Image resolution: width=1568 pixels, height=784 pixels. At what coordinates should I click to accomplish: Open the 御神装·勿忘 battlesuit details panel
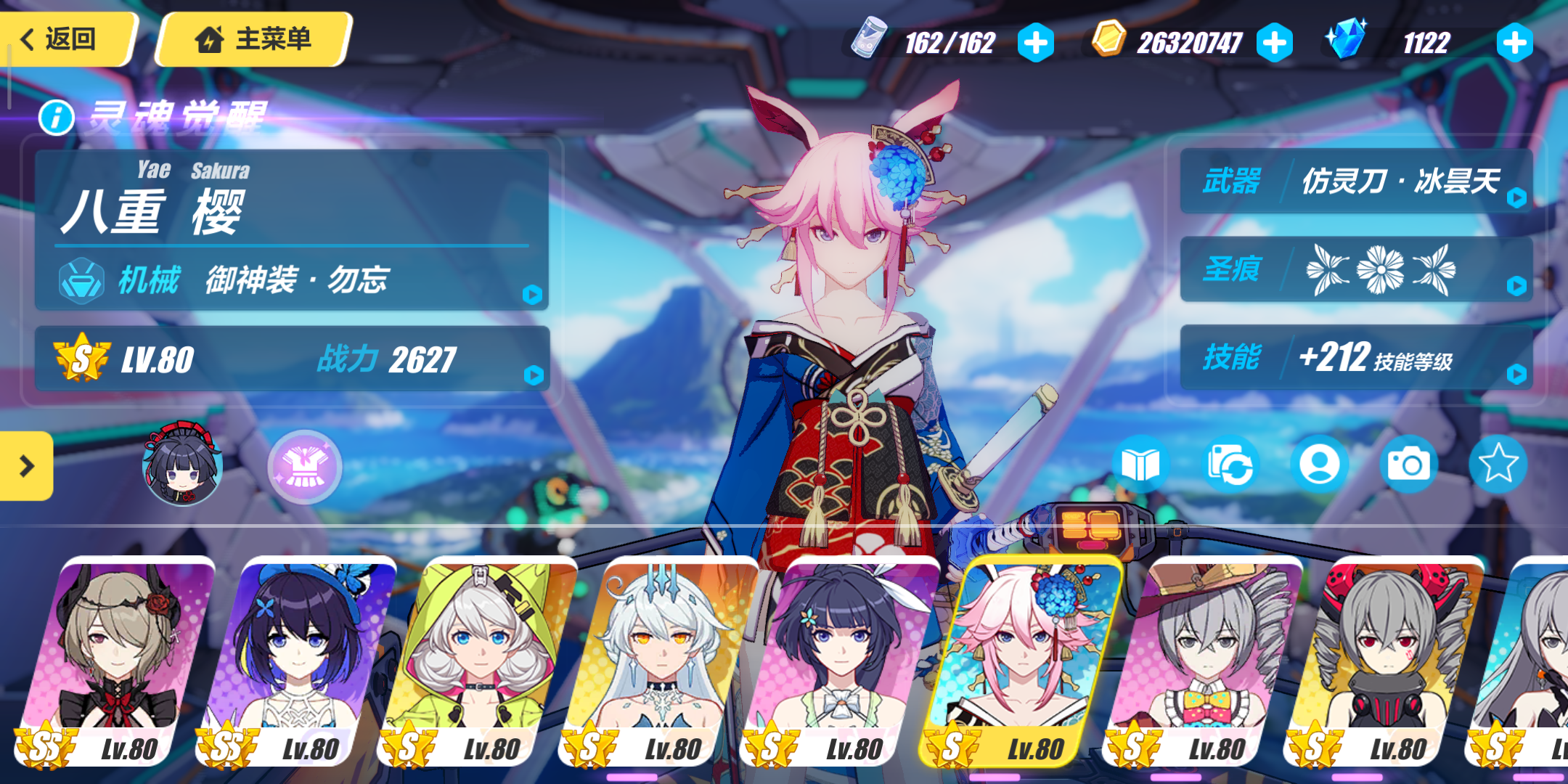pyautogui.click(x=292, y=279)
